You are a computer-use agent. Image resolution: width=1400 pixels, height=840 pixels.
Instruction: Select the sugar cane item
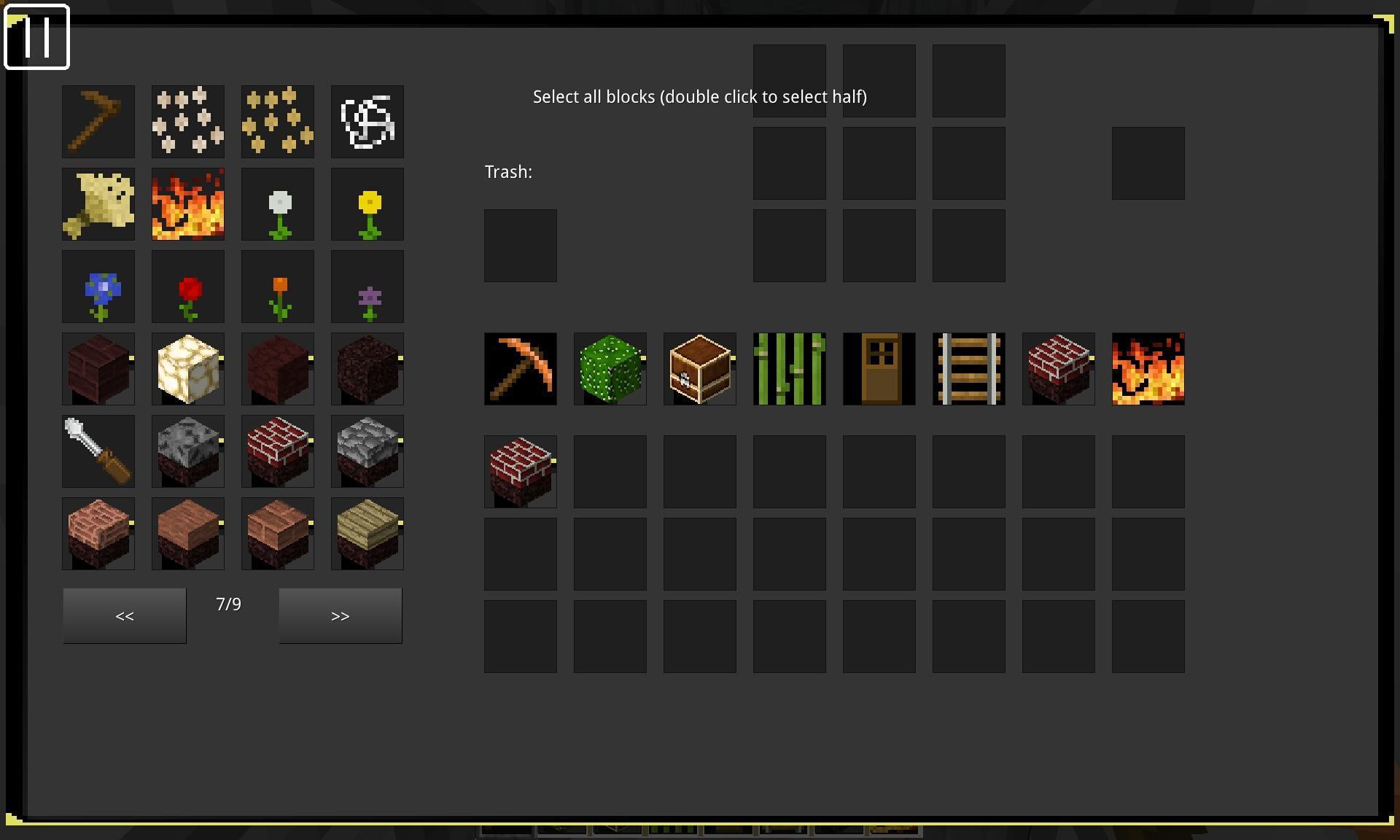pos(789,369)
